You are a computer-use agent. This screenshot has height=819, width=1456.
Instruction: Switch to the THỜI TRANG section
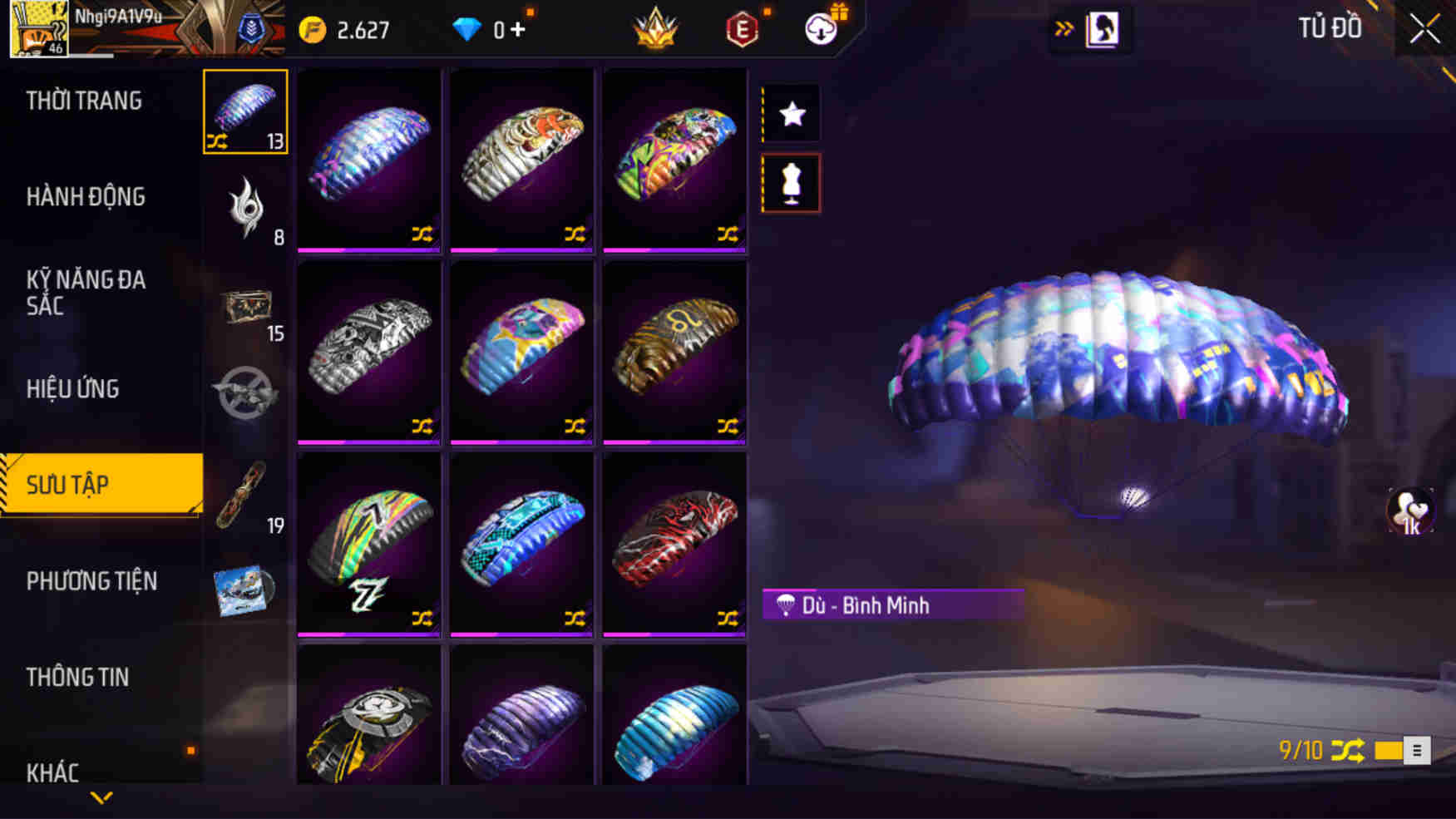pyautogui.click(x=83, y=100)
